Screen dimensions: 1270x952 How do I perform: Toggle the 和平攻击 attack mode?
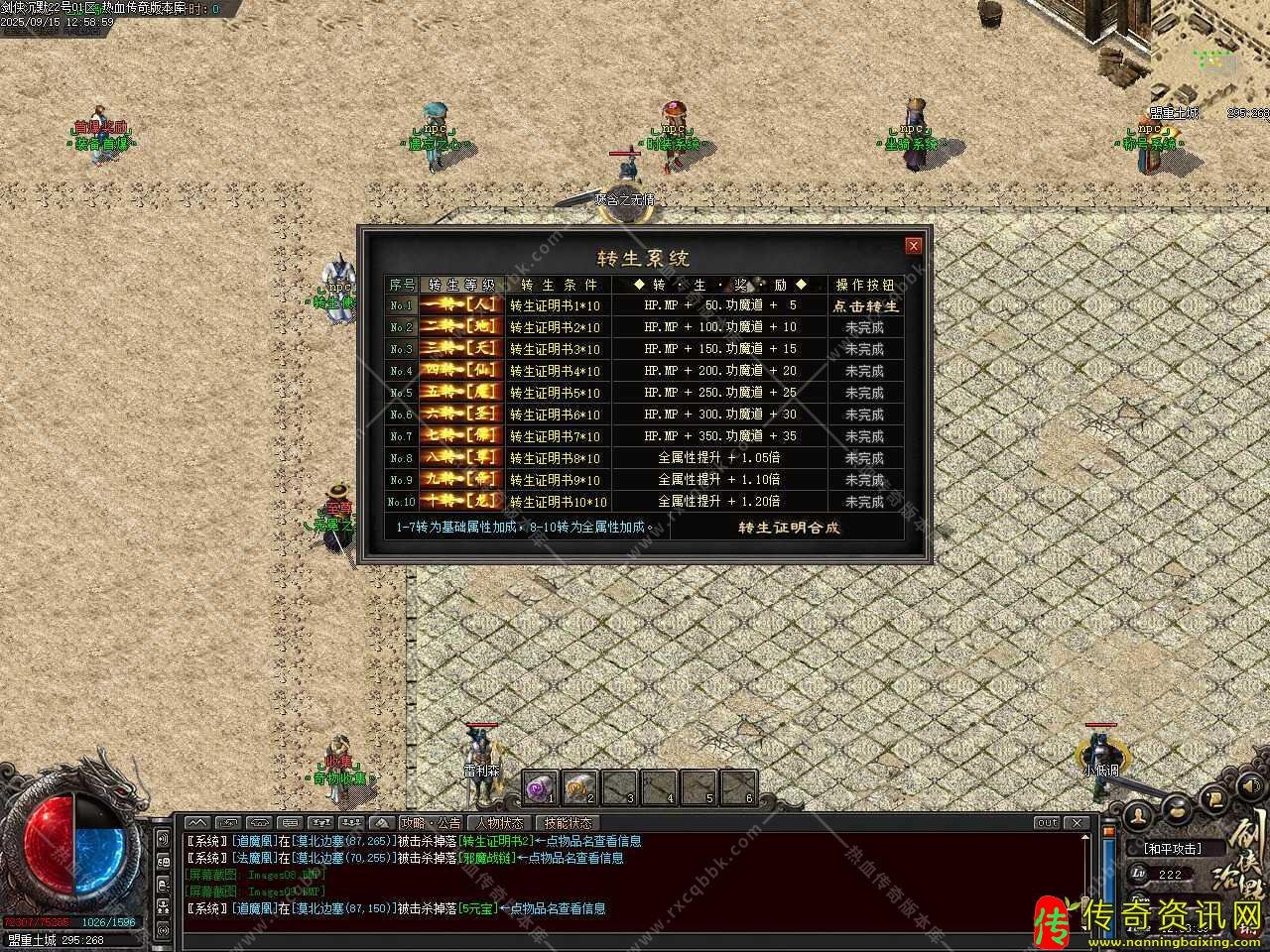point(1172,849)
